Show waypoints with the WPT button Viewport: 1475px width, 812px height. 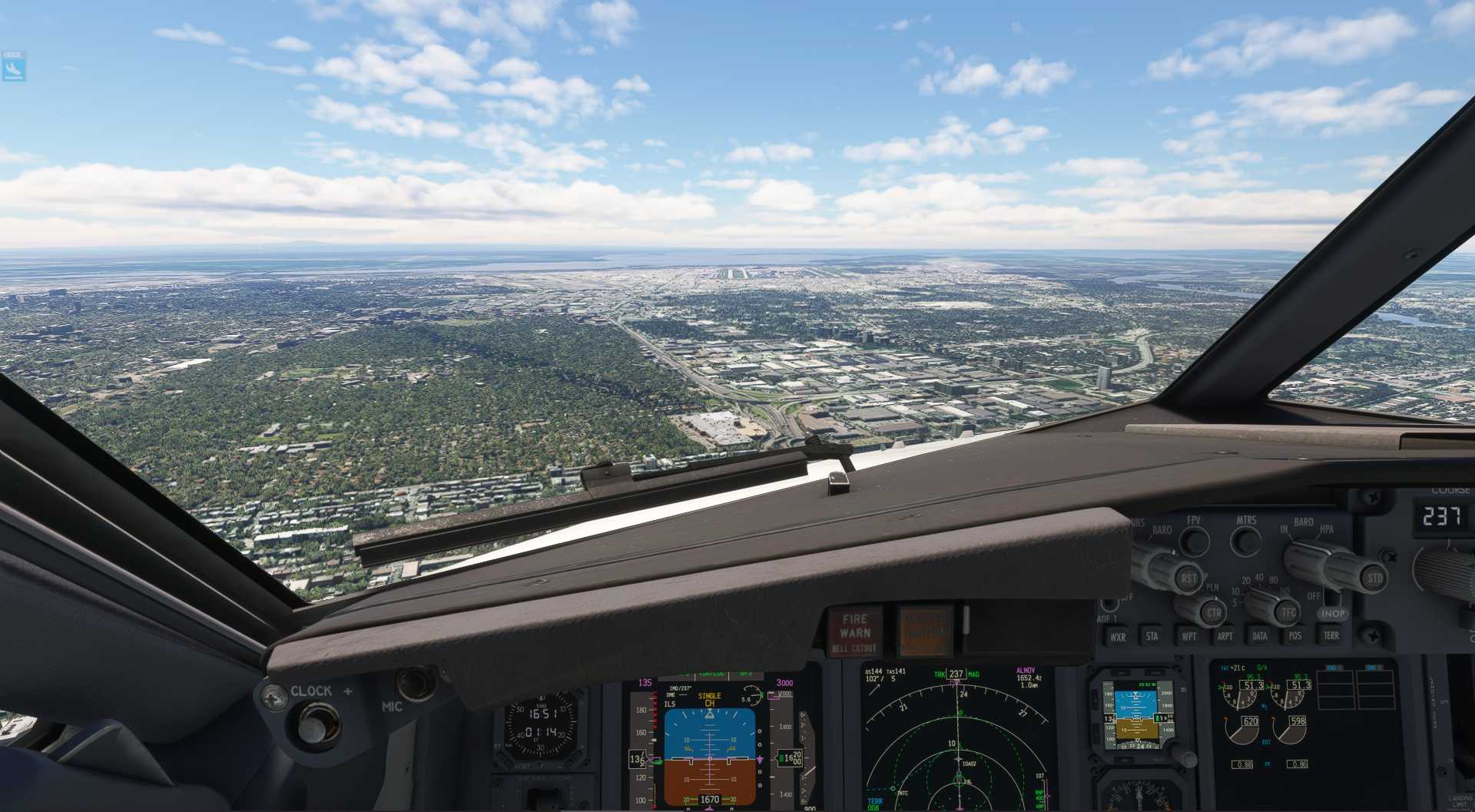(x=1188, y=637)
